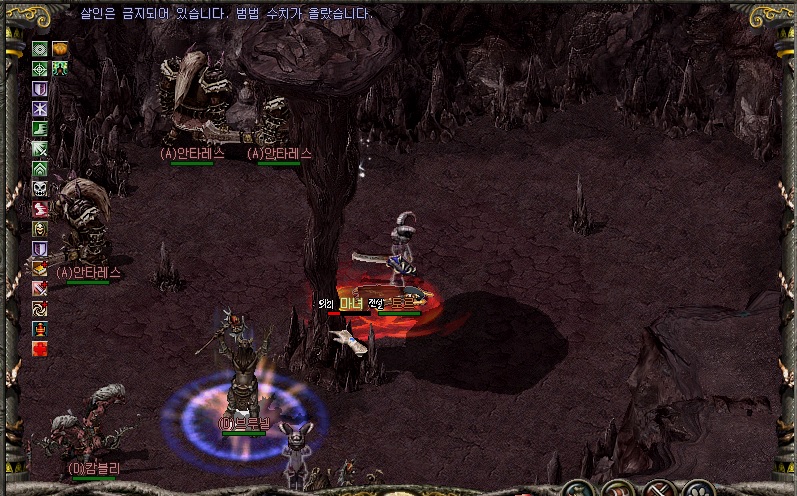
Task: Click the green upward chevrons buff icon
Action: click(x=40, y=168)
